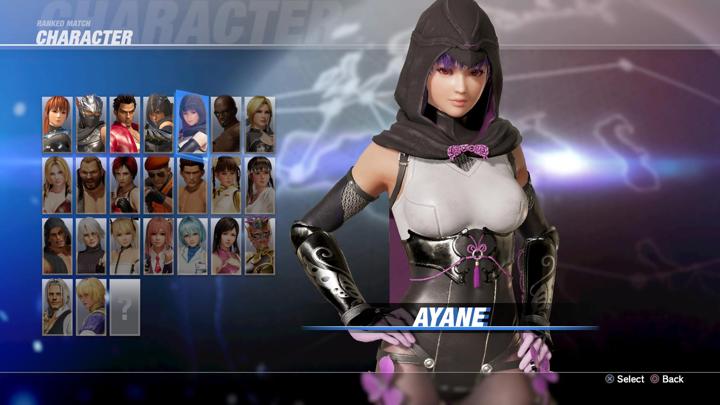720x405 pixels.
Task: Choose the question mark random slot
Action: [125, 307]
